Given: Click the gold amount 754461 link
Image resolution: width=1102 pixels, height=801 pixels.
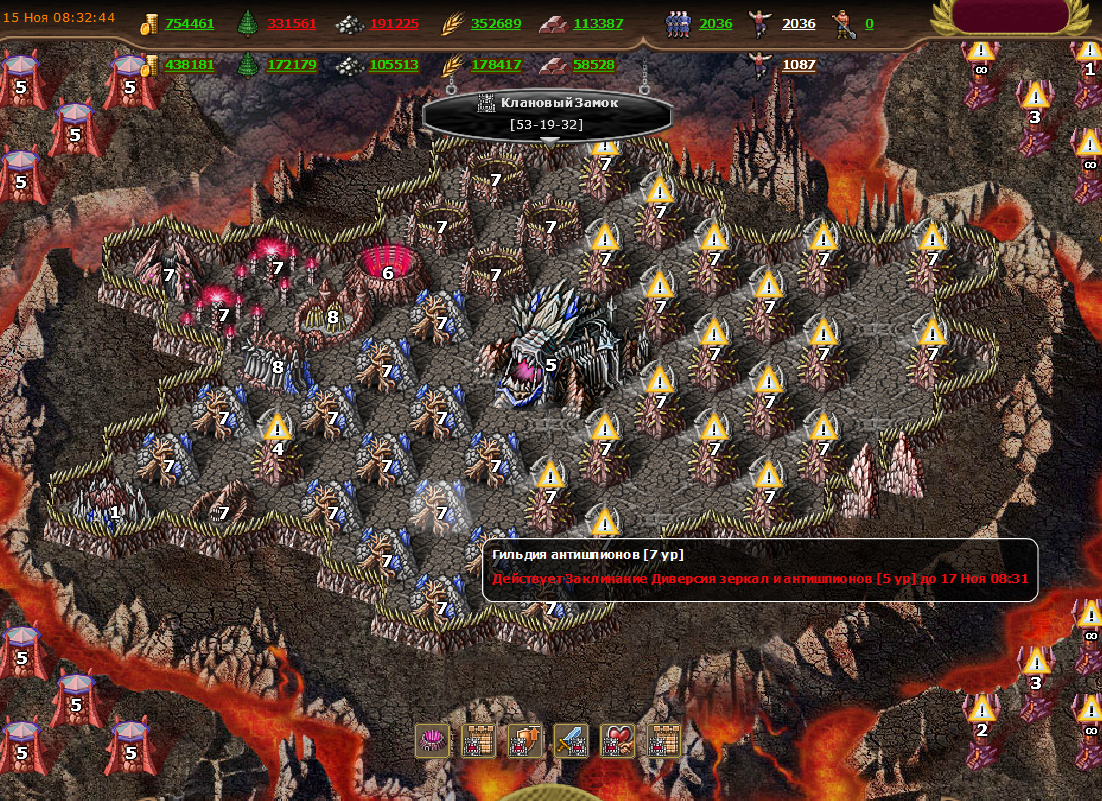Looking at the screenshot, I should click(190, 24).
